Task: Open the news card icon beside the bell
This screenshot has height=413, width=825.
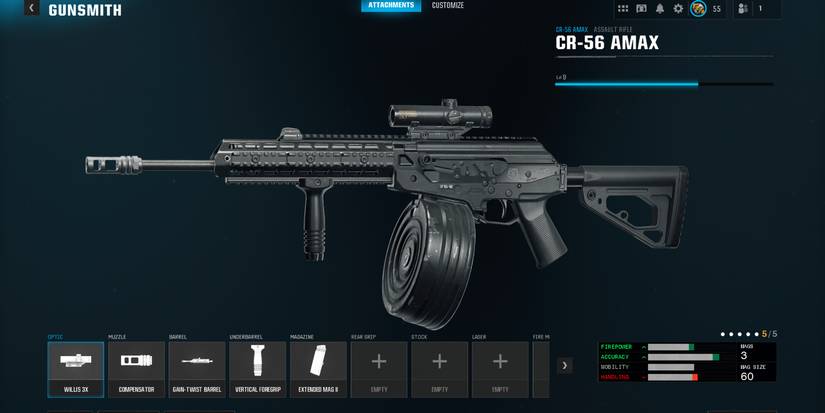Action: coord(641,9)
